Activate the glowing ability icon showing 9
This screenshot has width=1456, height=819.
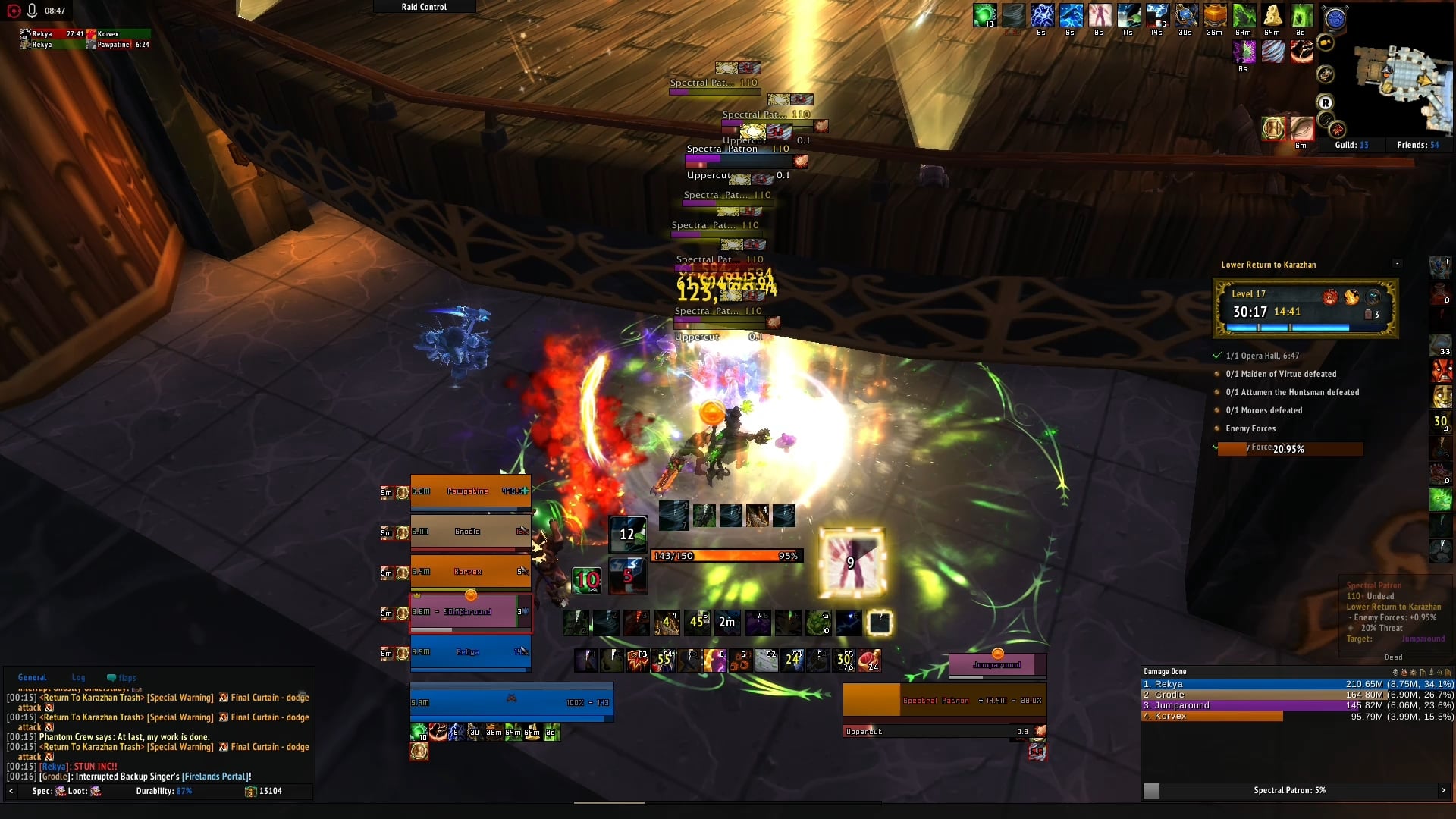(x=852, y=562)
